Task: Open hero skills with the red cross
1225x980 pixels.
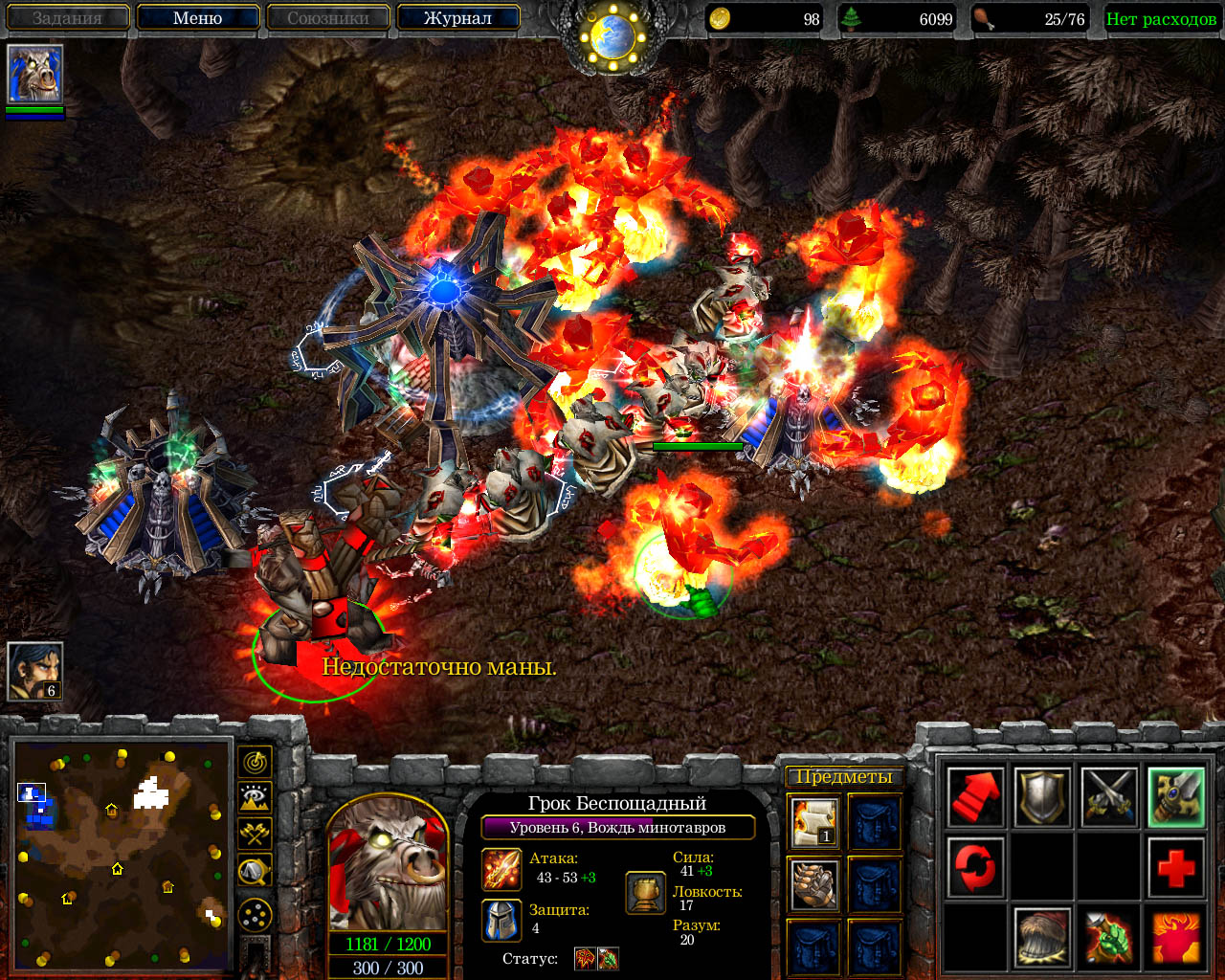Action: click(x=1176, y=867)
